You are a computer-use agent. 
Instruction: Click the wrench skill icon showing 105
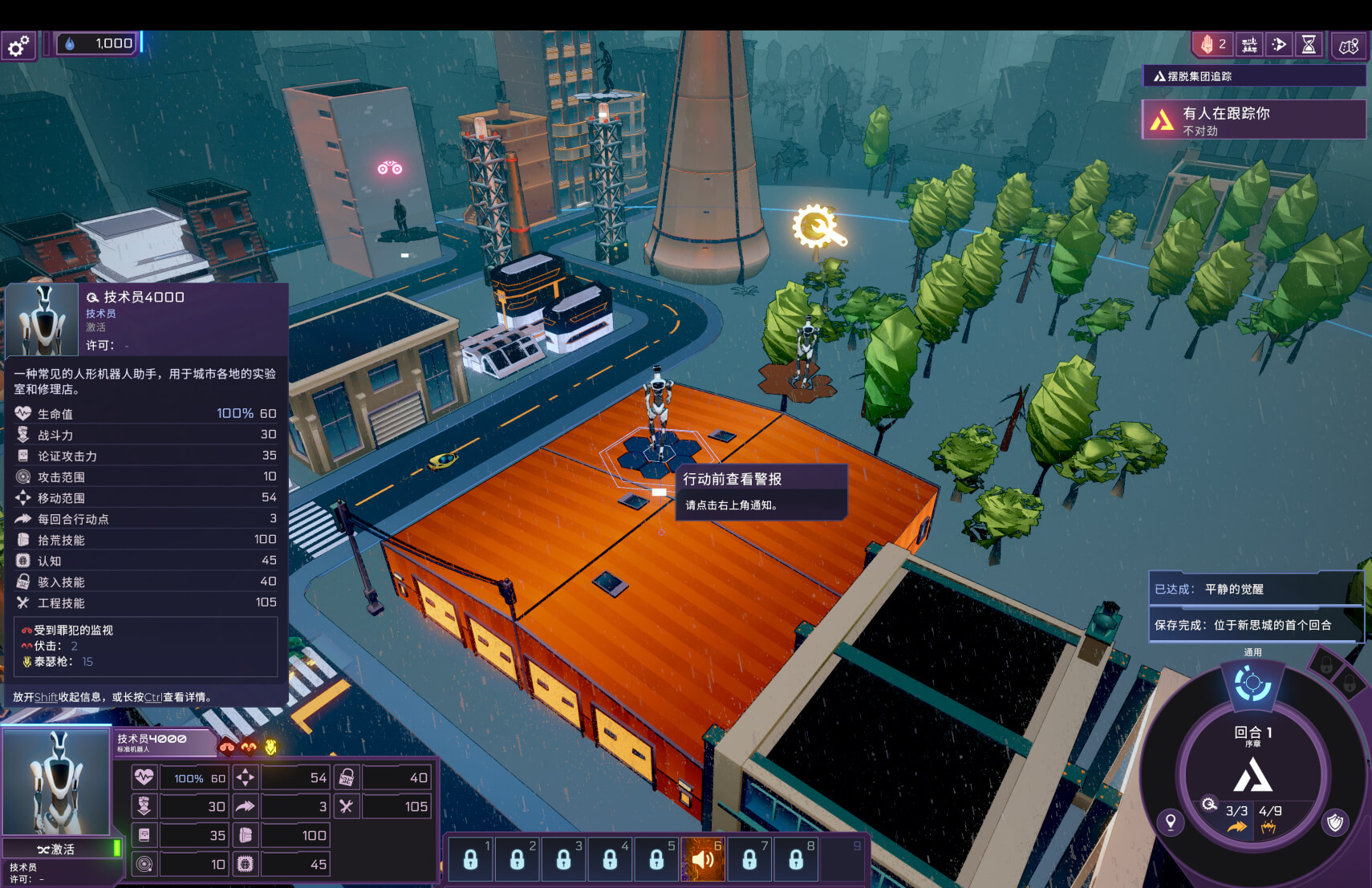(x=347, y=806)
